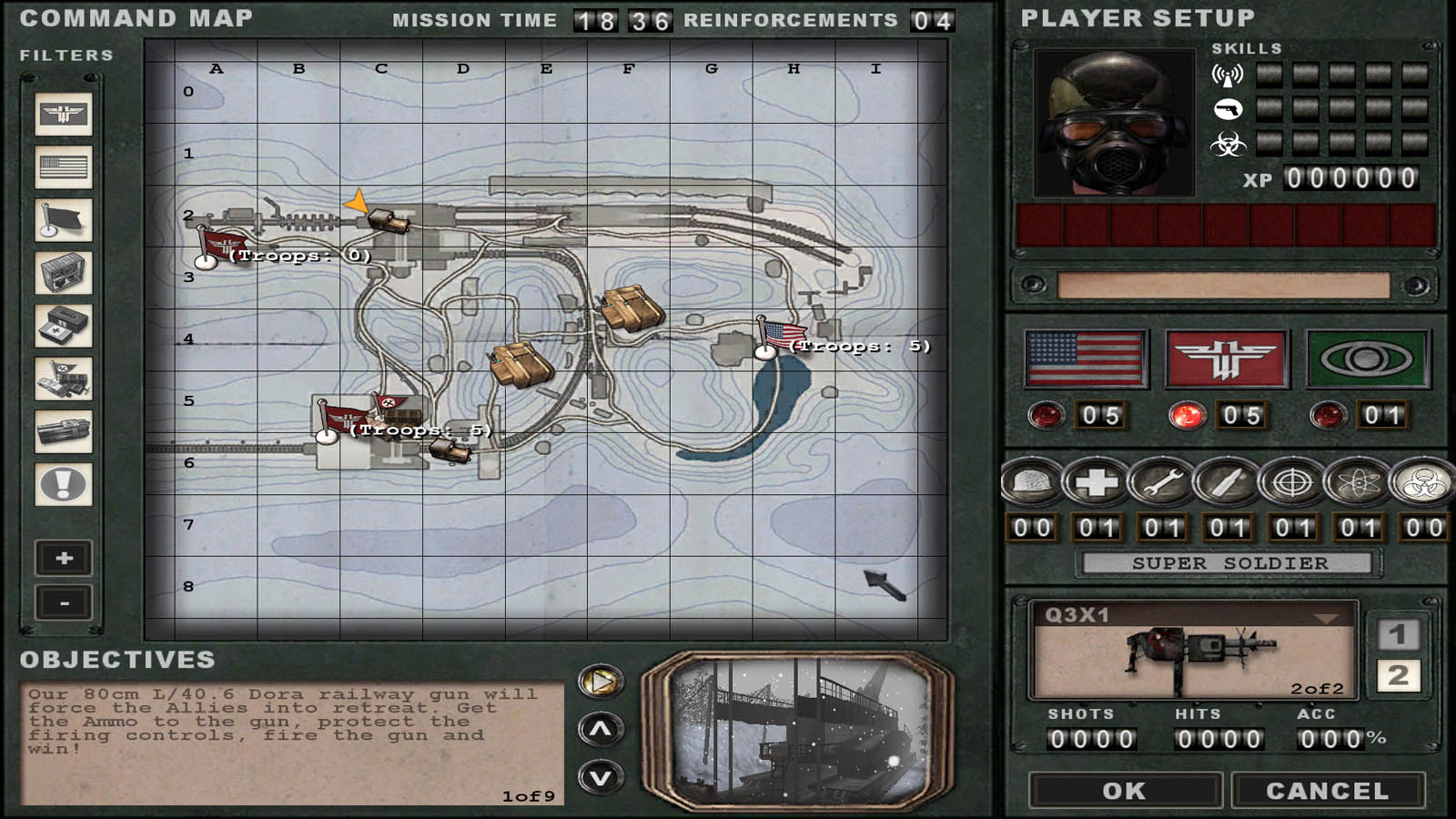The height and width of the screenshot is (819, 1456).
Task: Select weapon slot 1
Action: tap(1398, 633)
